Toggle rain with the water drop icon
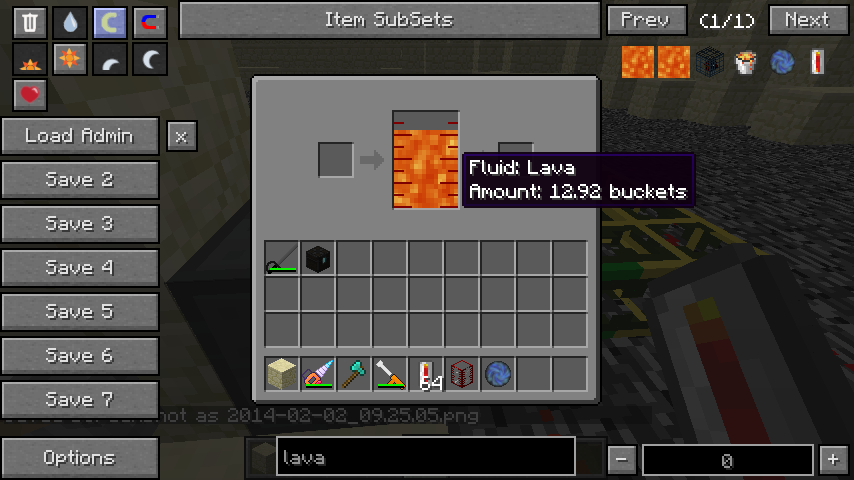 [69, 23]
